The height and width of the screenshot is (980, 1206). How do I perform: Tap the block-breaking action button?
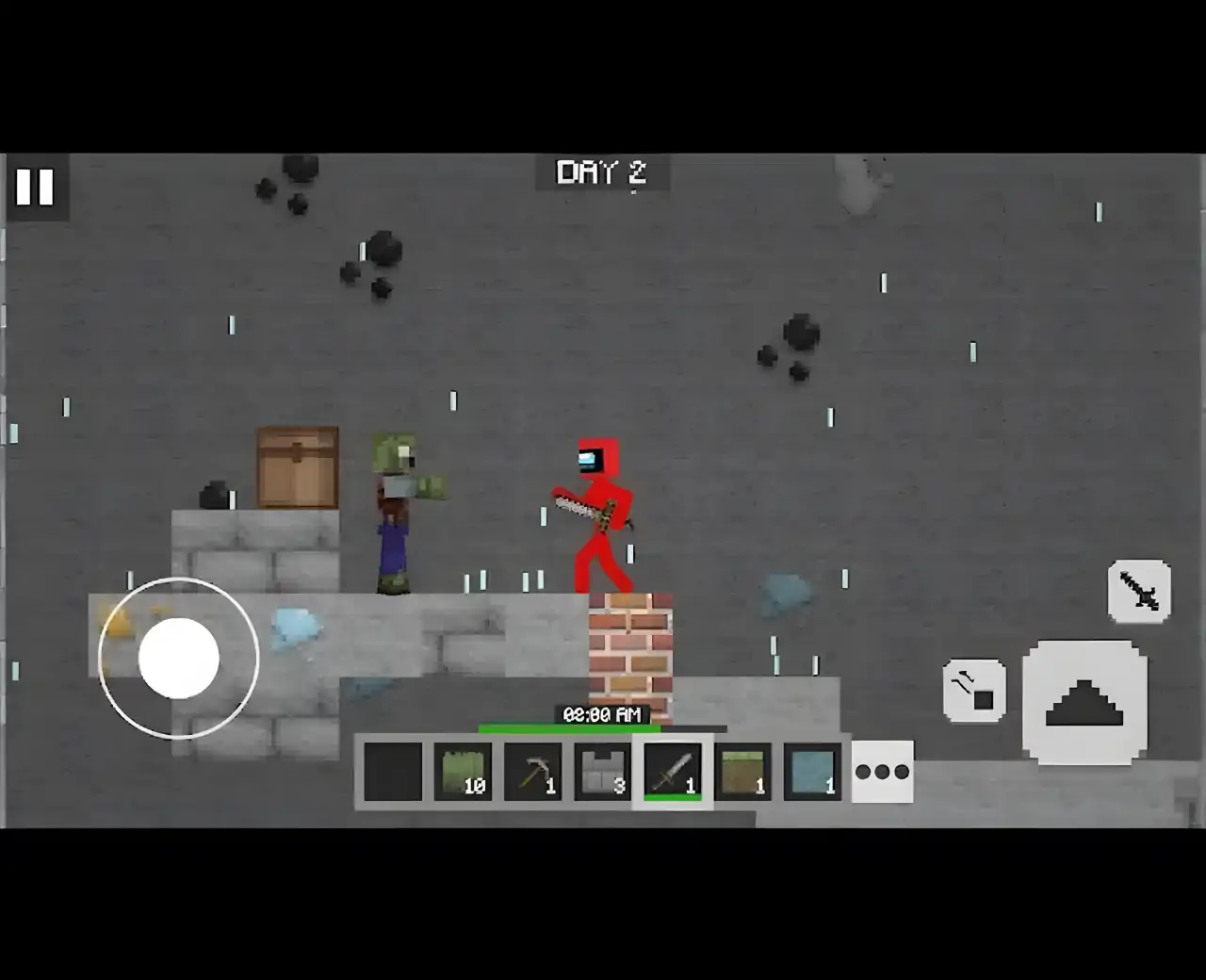[973, 690]
